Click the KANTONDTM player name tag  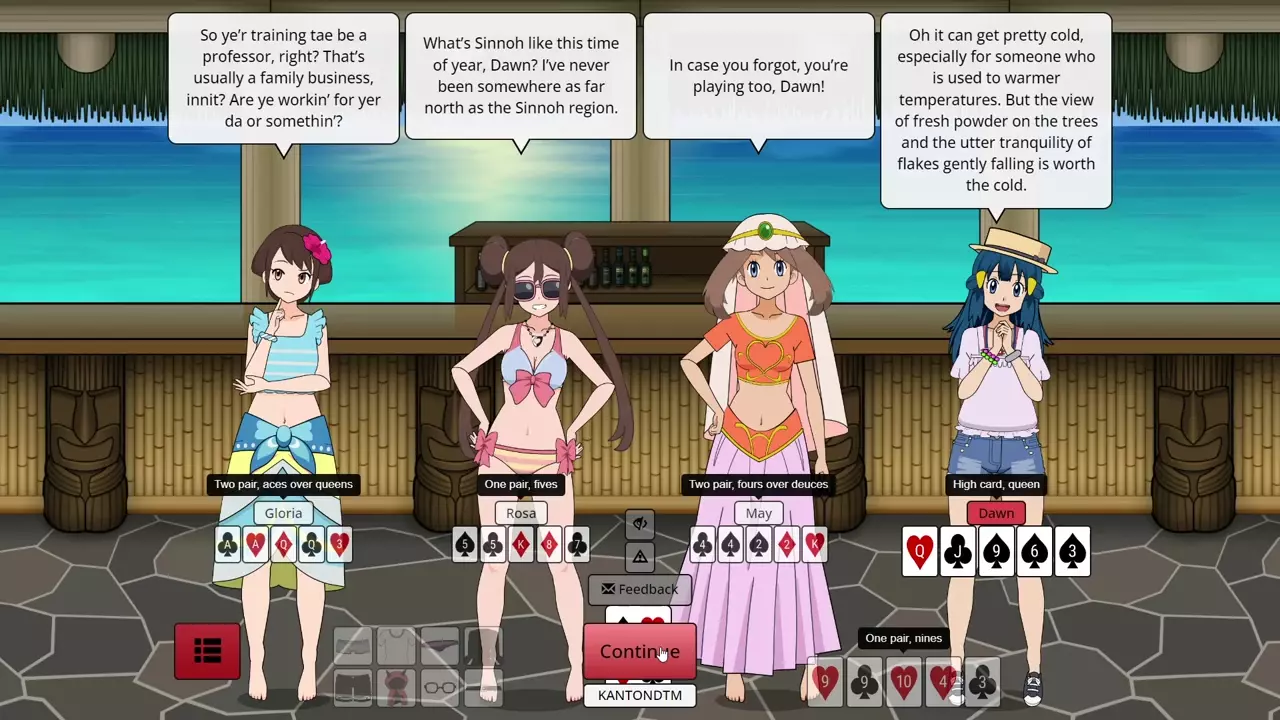pos(639,695)
